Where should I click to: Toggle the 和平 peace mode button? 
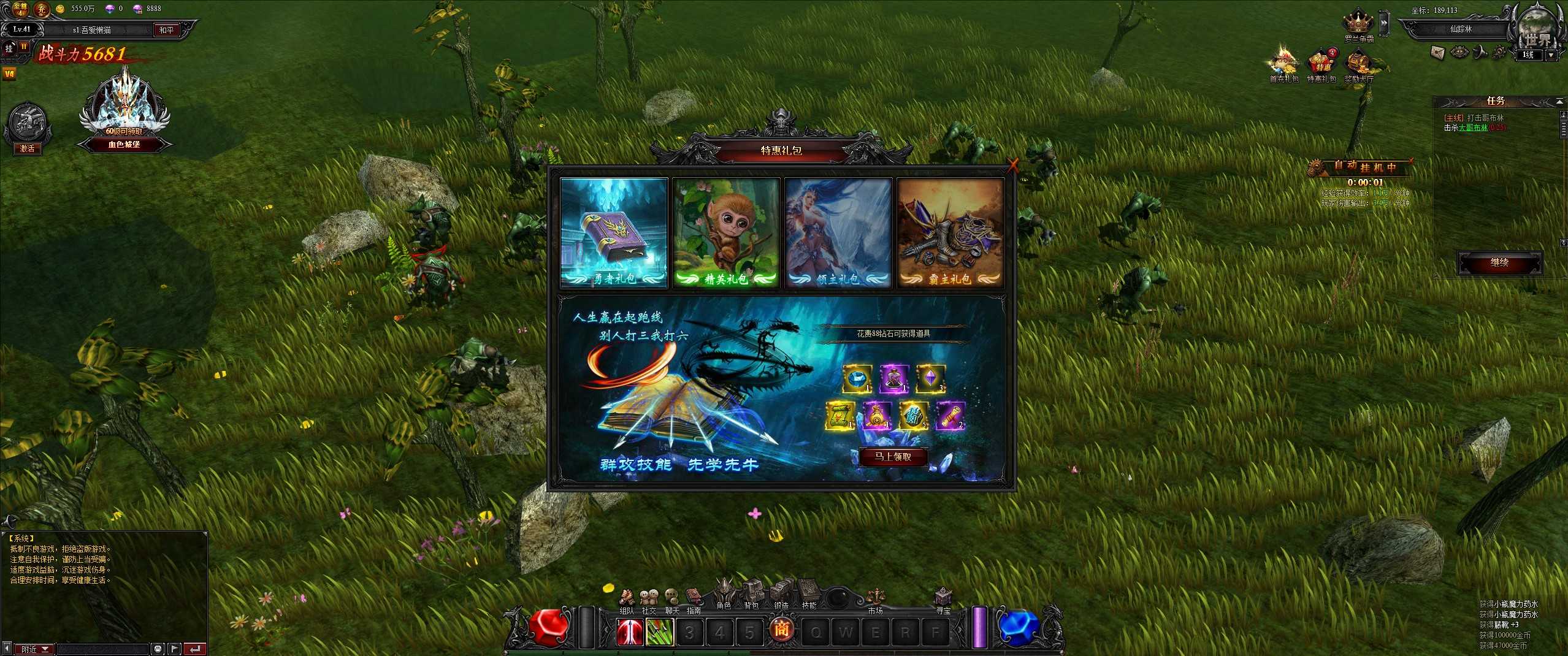click(166, 30)
